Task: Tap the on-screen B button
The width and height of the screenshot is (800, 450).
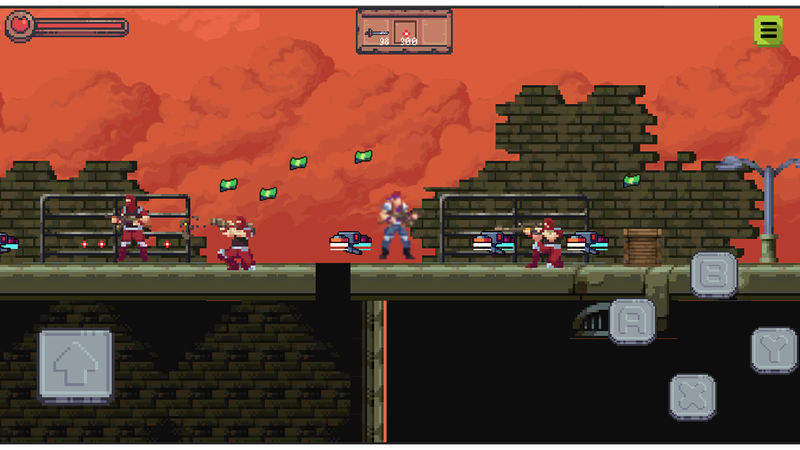Action: (714, 273)
